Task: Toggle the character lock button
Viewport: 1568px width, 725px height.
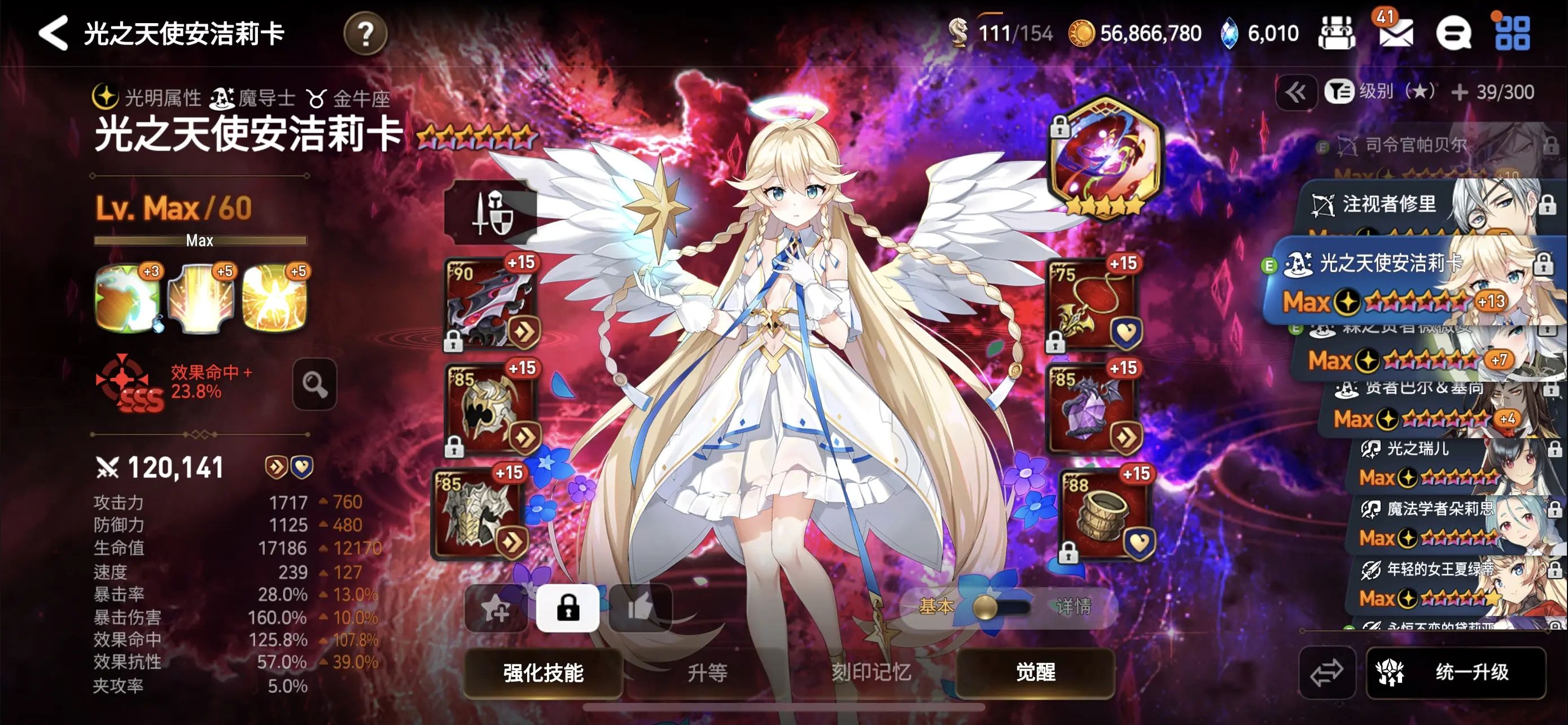Action: [x=568, y=608]
